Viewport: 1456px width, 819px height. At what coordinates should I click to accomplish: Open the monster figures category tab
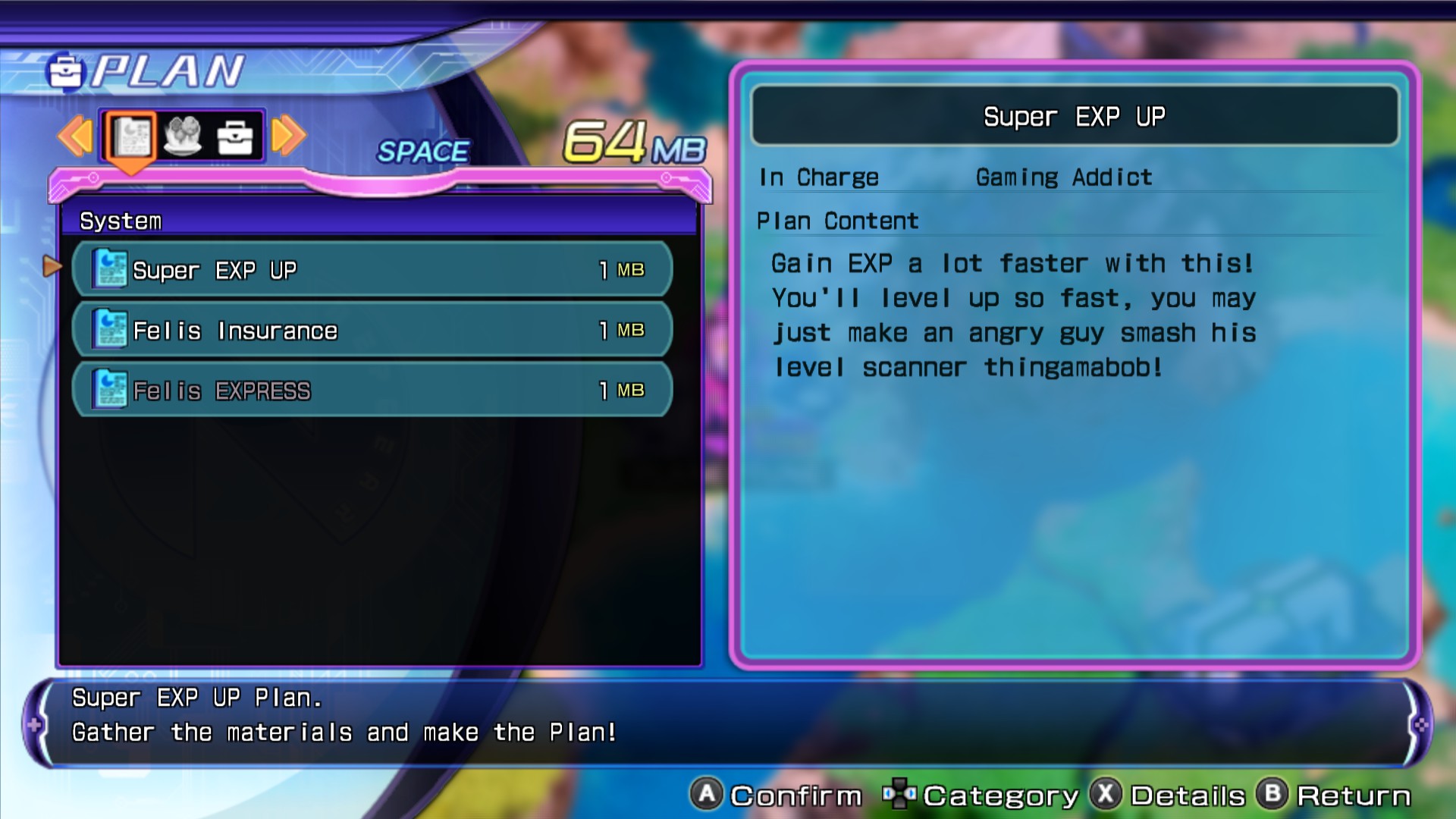pos(183,136)
